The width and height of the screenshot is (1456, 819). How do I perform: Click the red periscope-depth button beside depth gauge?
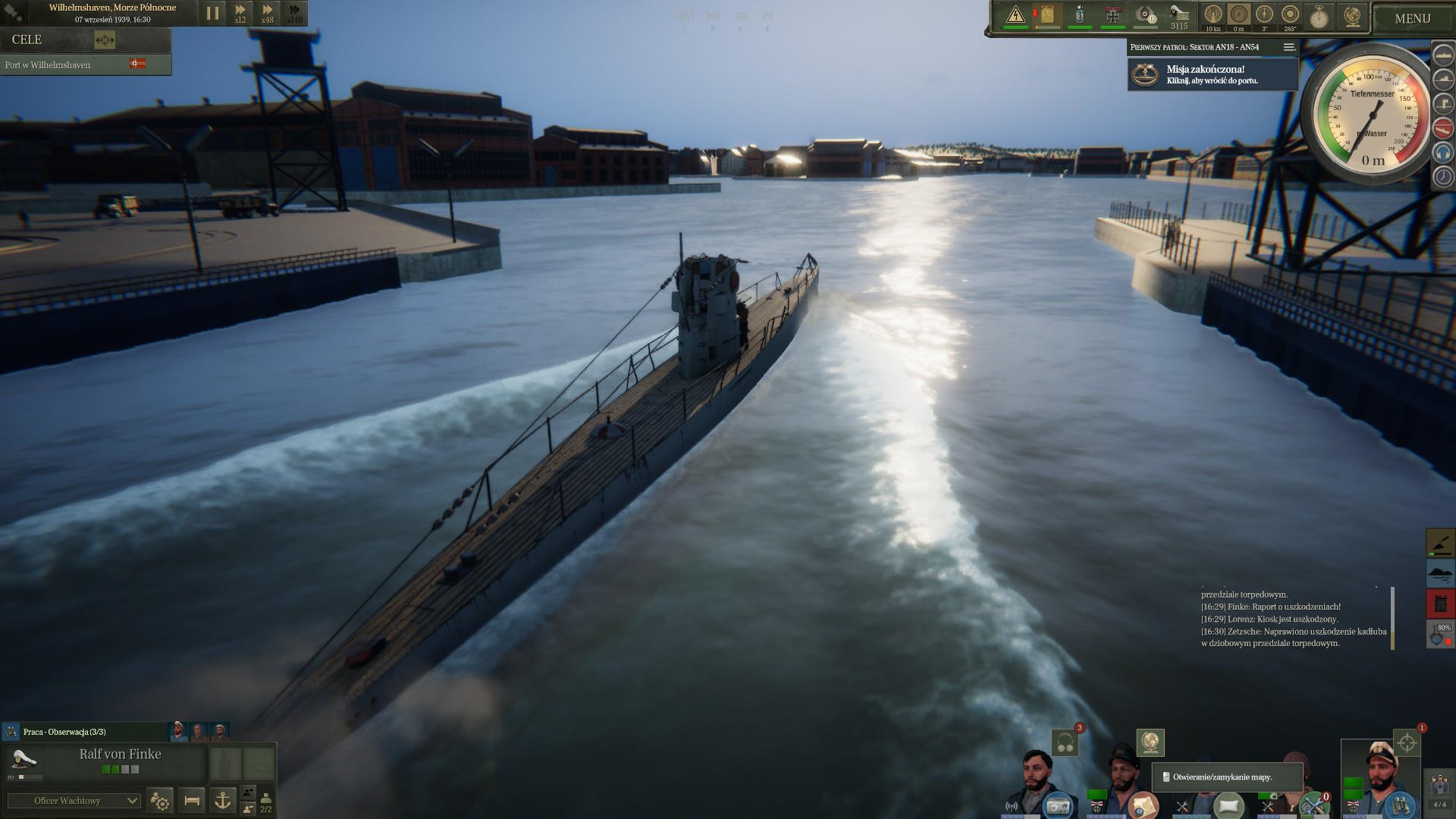1442,127
